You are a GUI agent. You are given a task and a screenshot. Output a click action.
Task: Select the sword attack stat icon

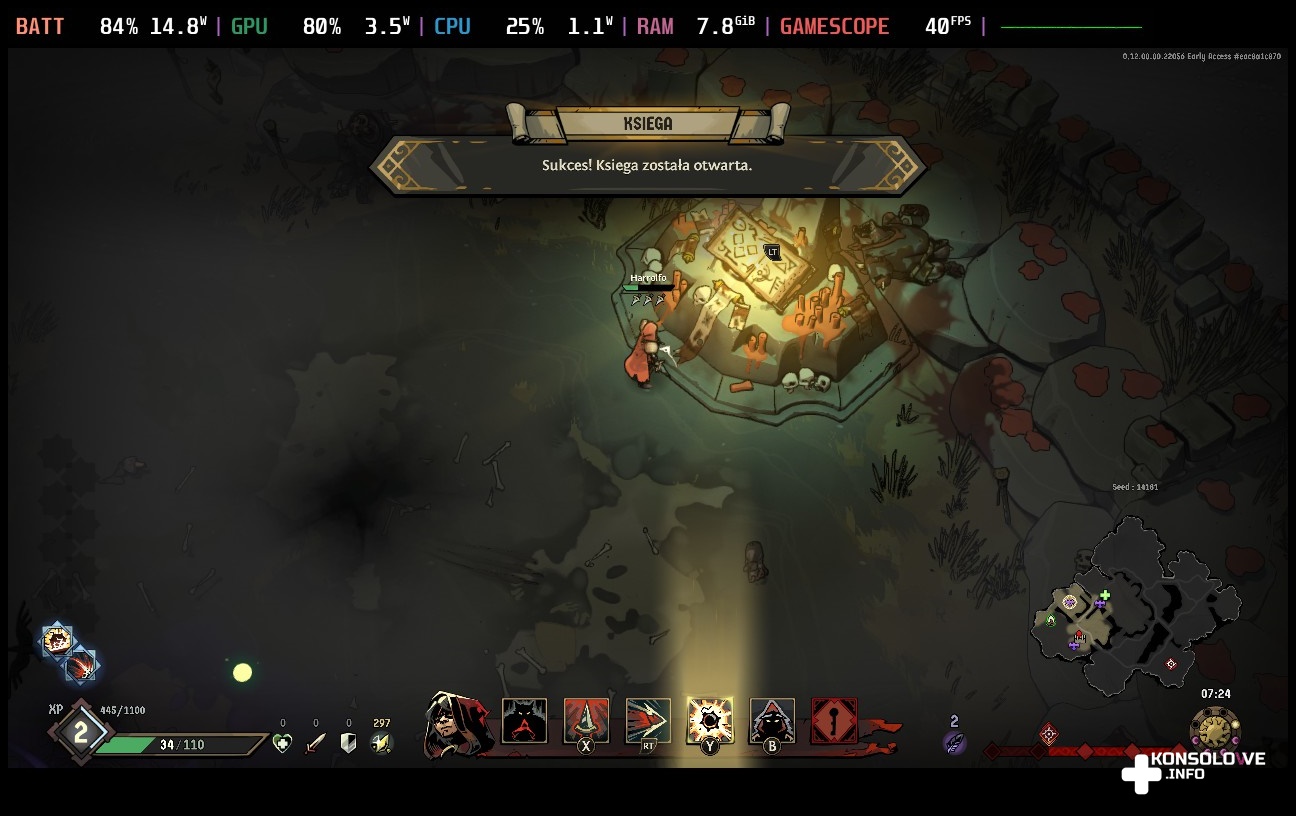pyautogui.click(x=316, y=743)
